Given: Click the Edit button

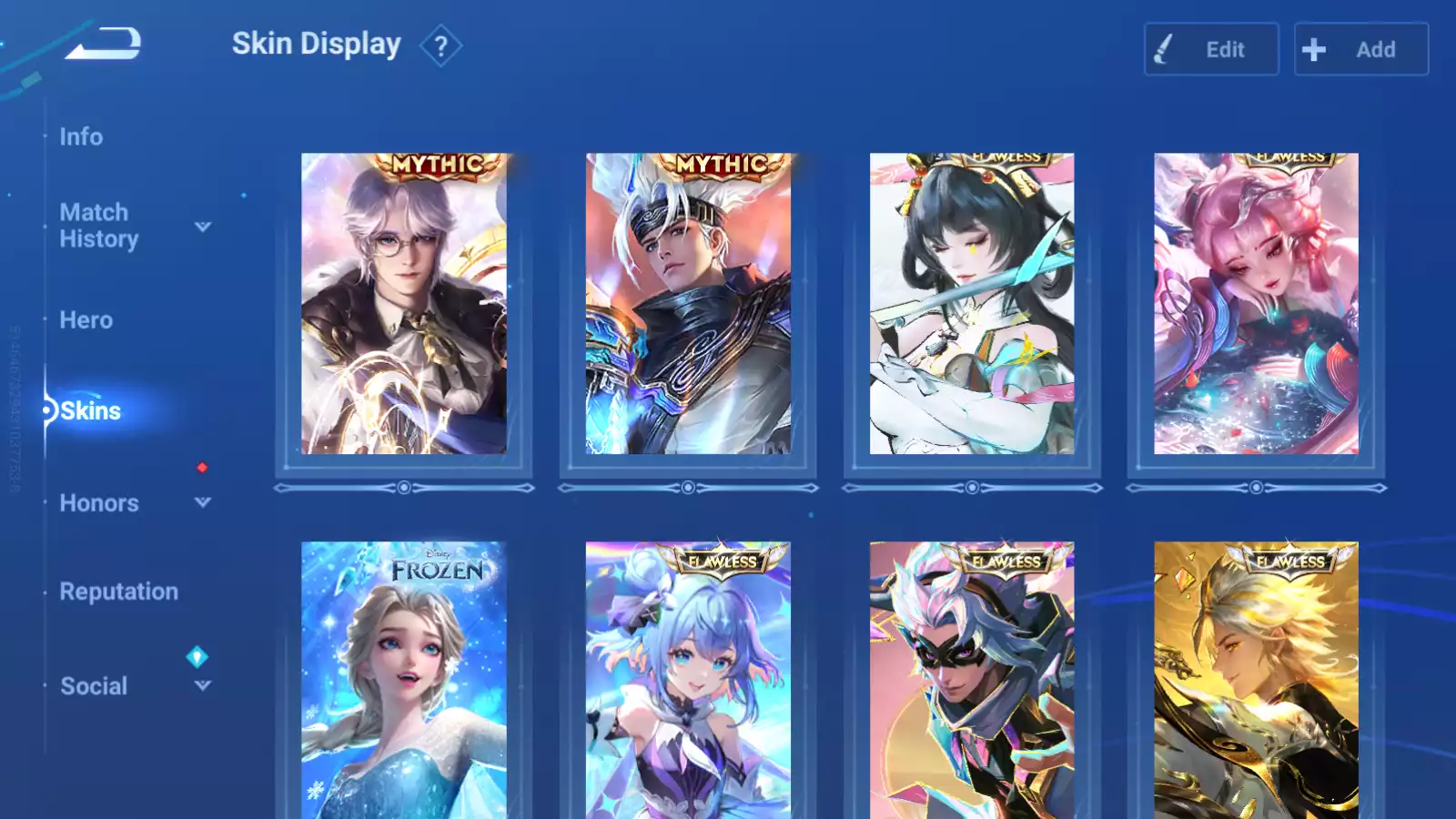Looking at the screenshot, I should pos(1210,49).
